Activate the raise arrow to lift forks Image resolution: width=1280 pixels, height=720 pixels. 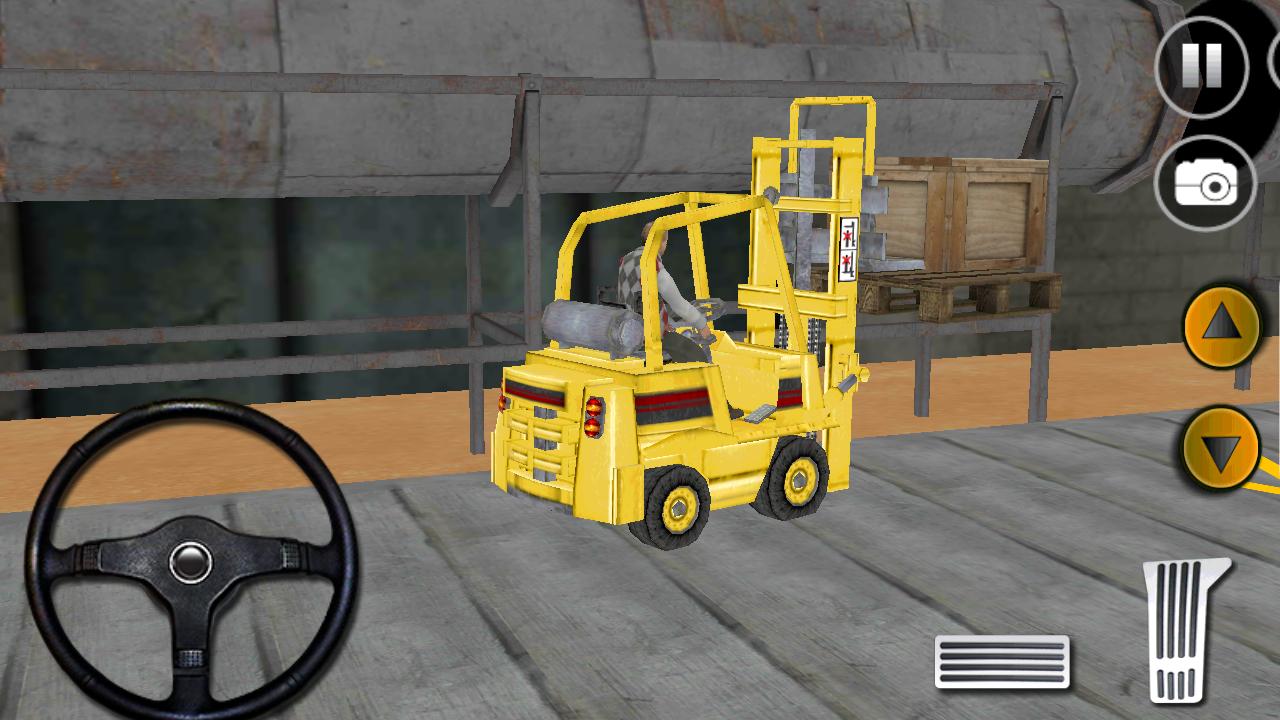pyautogui.click(x=1222, y=325)
